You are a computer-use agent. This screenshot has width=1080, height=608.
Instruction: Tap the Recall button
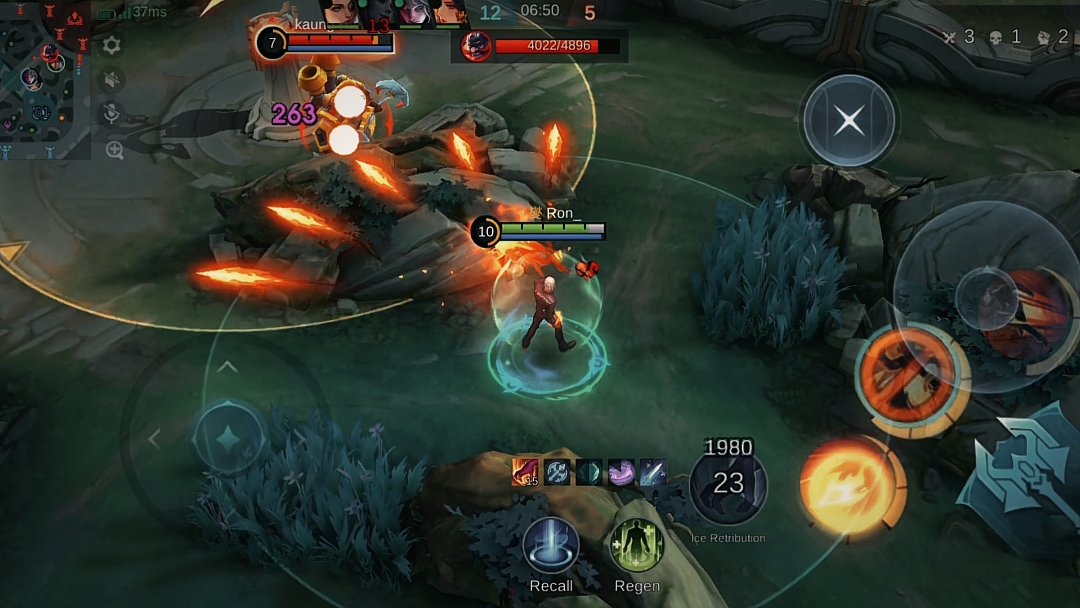pyautogui.click(x=551, y=547)
